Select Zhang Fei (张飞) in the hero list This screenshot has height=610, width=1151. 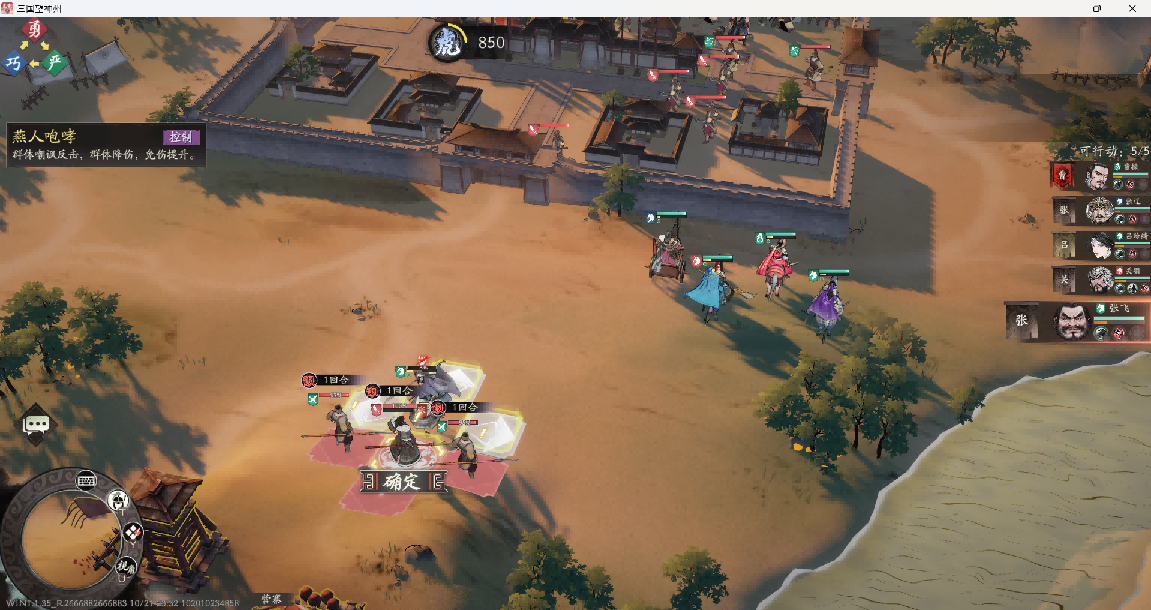pyautogui.click(x=1080, y=322)
